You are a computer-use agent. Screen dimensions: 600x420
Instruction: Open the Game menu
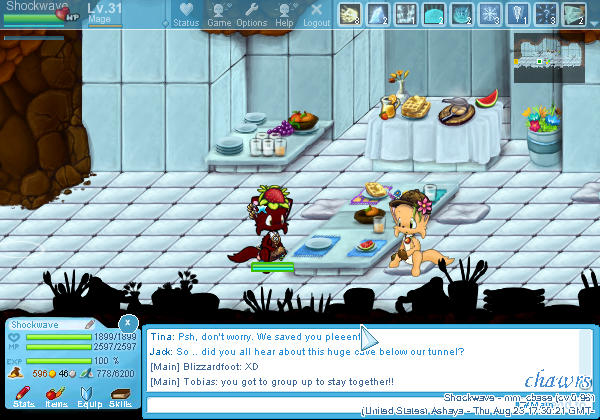click(x=219, y=14)
